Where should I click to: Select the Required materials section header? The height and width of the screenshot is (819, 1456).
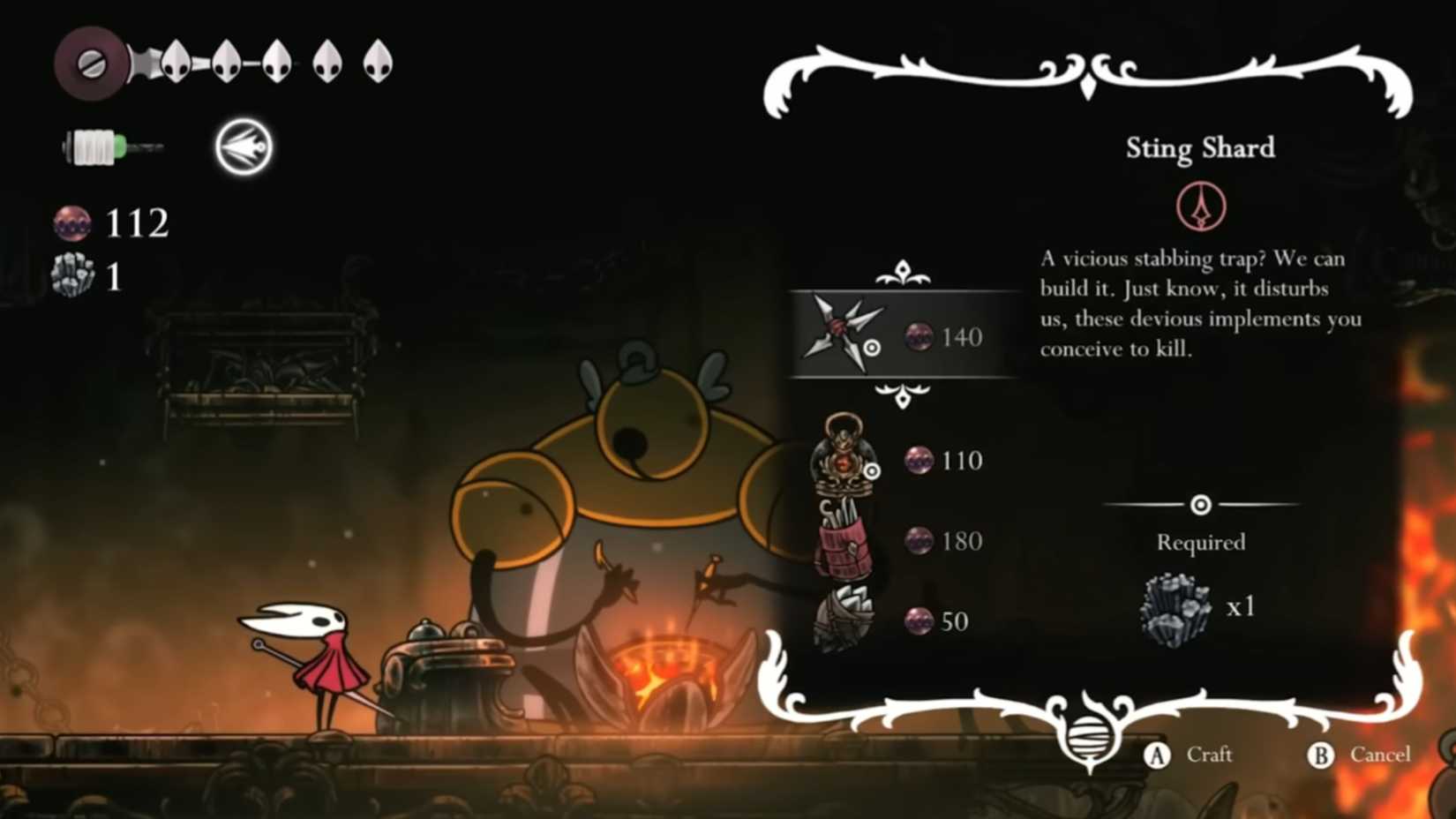pyautogui.click(x=1200, y=543)
